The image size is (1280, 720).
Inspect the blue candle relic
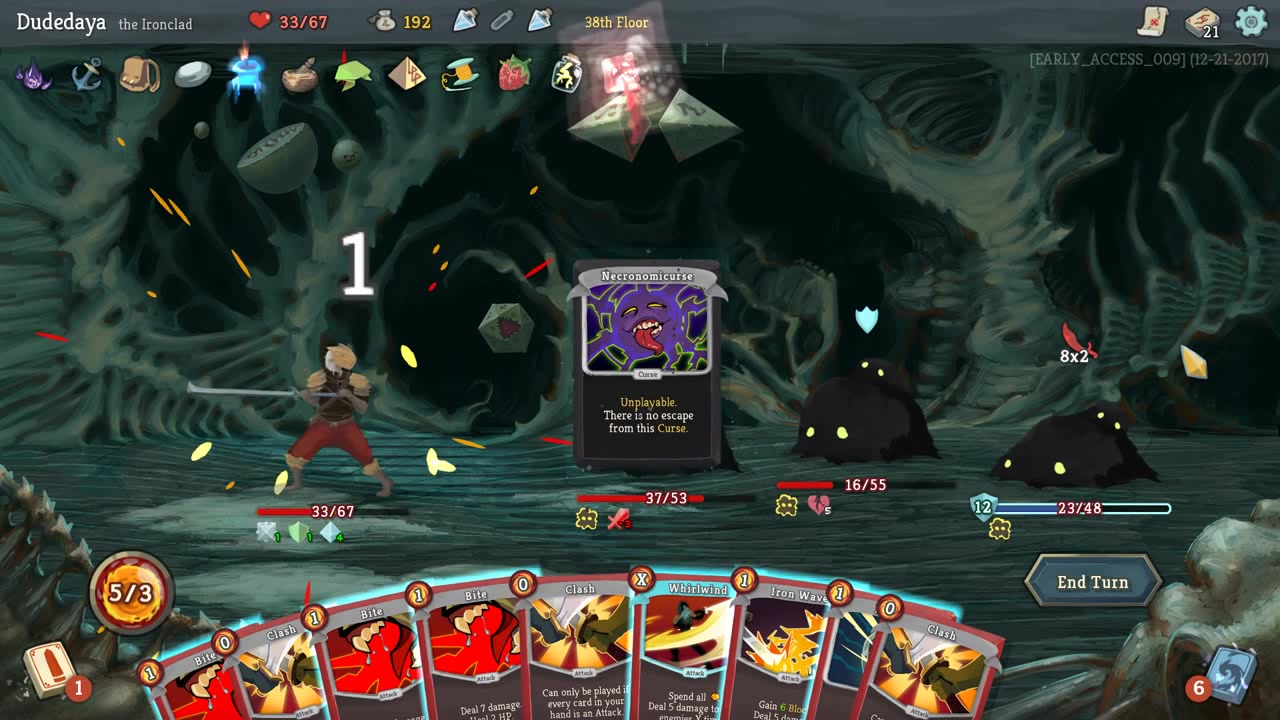coord(244,74)
